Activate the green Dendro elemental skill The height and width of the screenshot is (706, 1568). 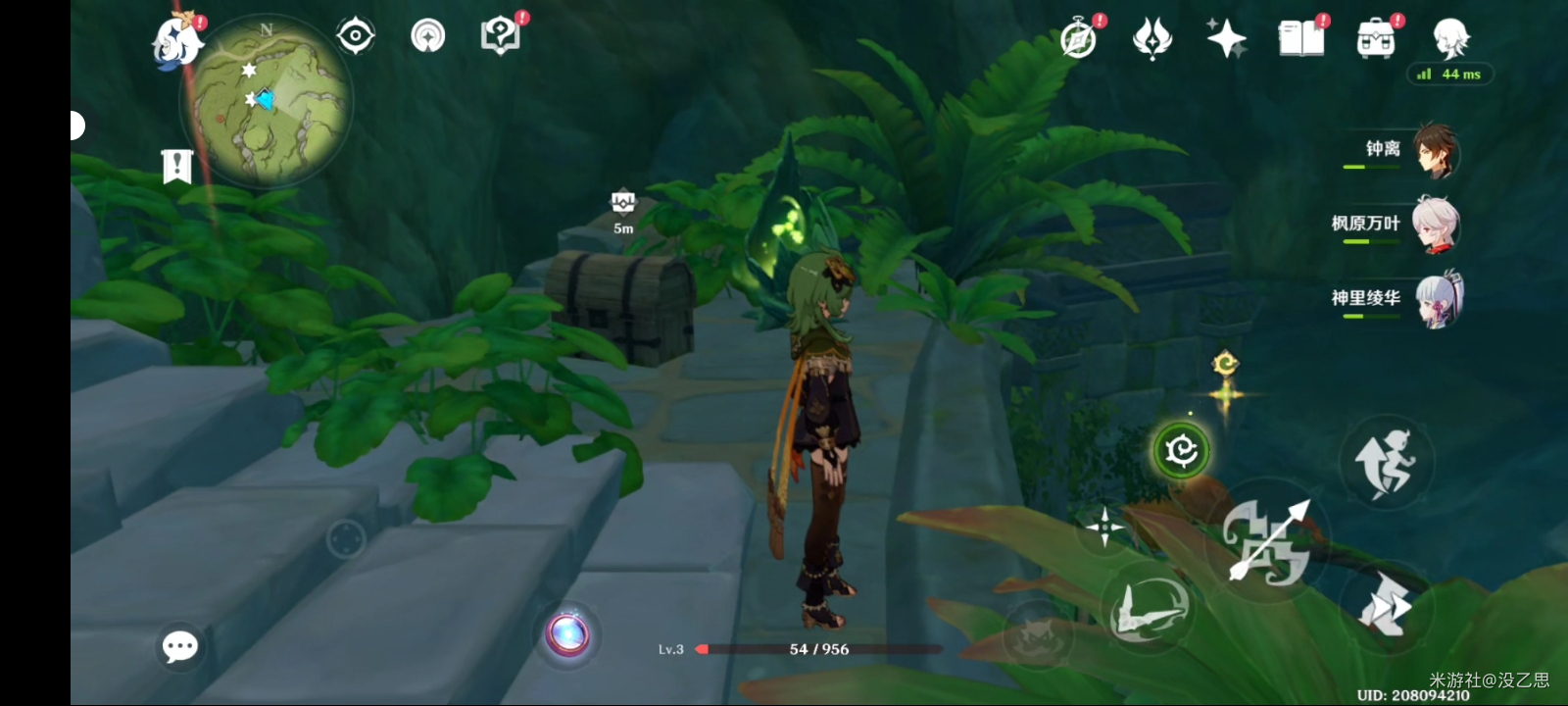(x=1181, y=450)
